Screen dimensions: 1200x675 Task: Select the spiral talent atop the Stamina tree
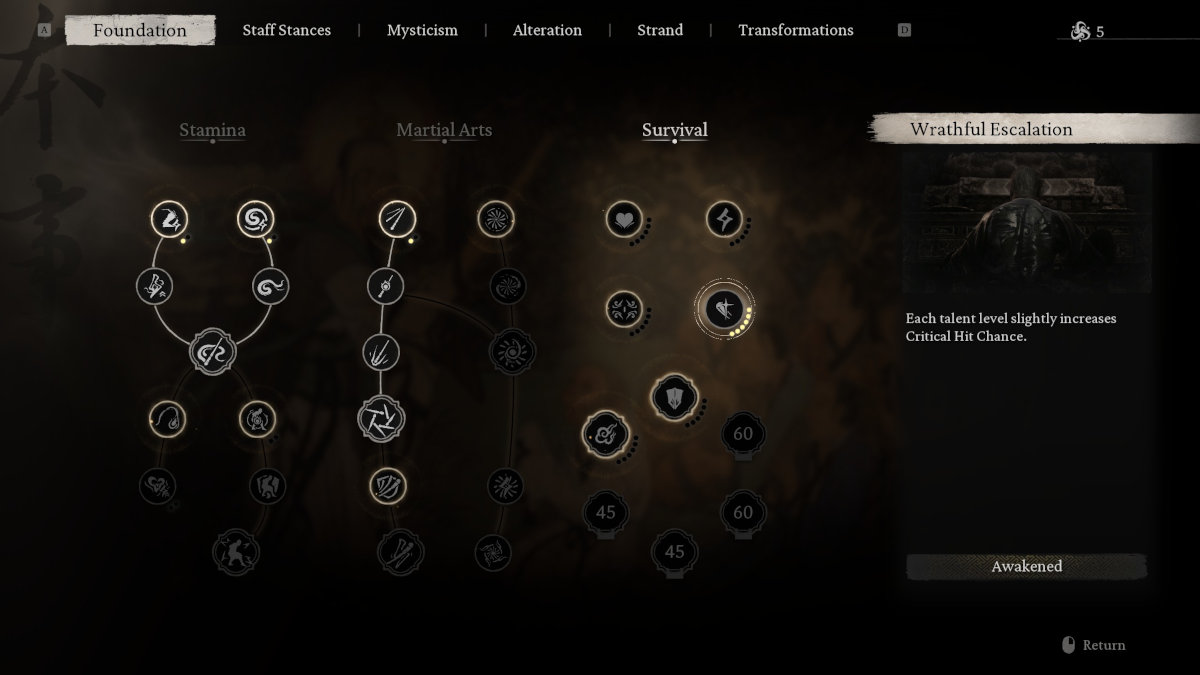click(x=256, y=219)
